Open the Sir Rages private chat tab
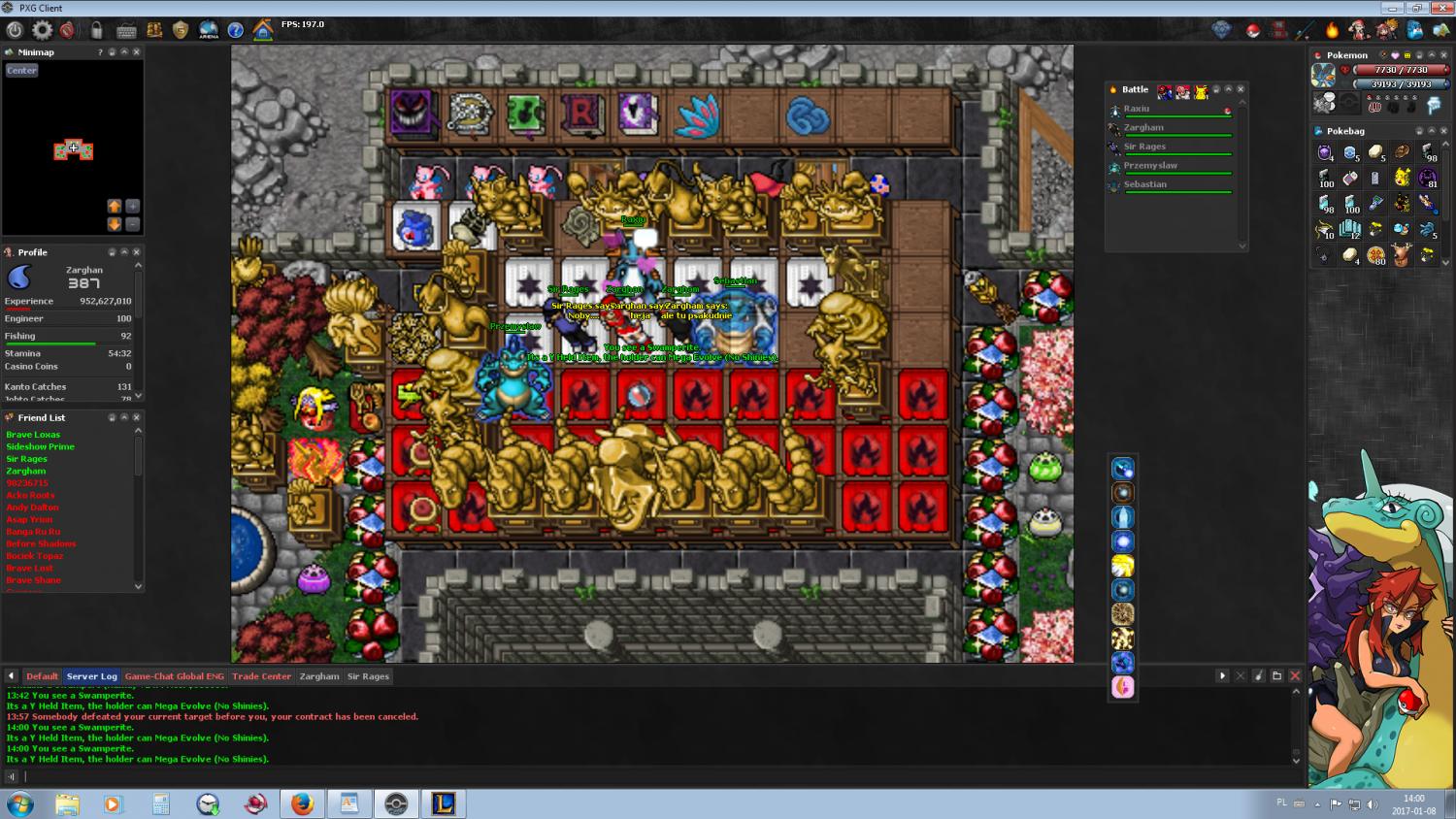This screenshot has width=1456, height=819. pyautogui.click(x=368, y=676)
